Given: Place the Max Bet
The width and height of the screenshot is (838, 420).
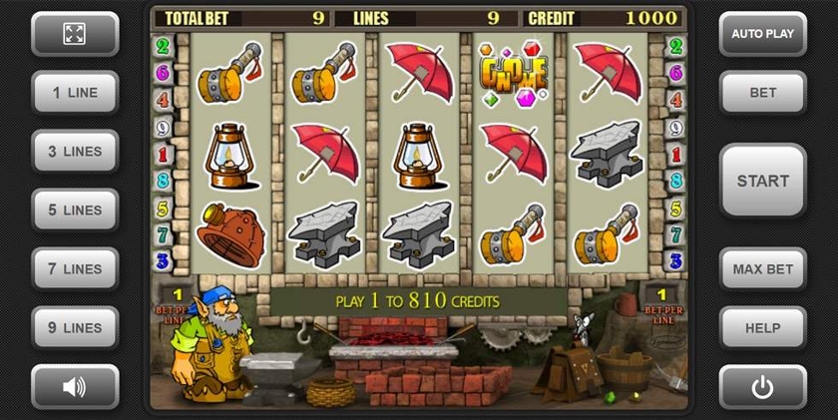Looking at the screenshot, I should (762, 269).
